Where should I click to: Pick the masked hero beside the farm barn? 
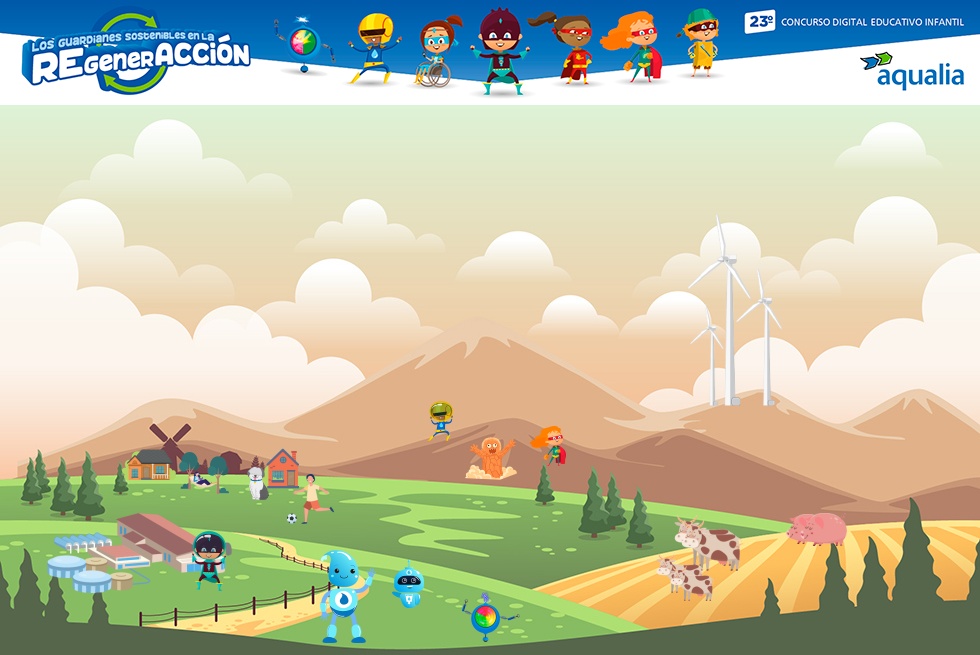coord(209,558)
